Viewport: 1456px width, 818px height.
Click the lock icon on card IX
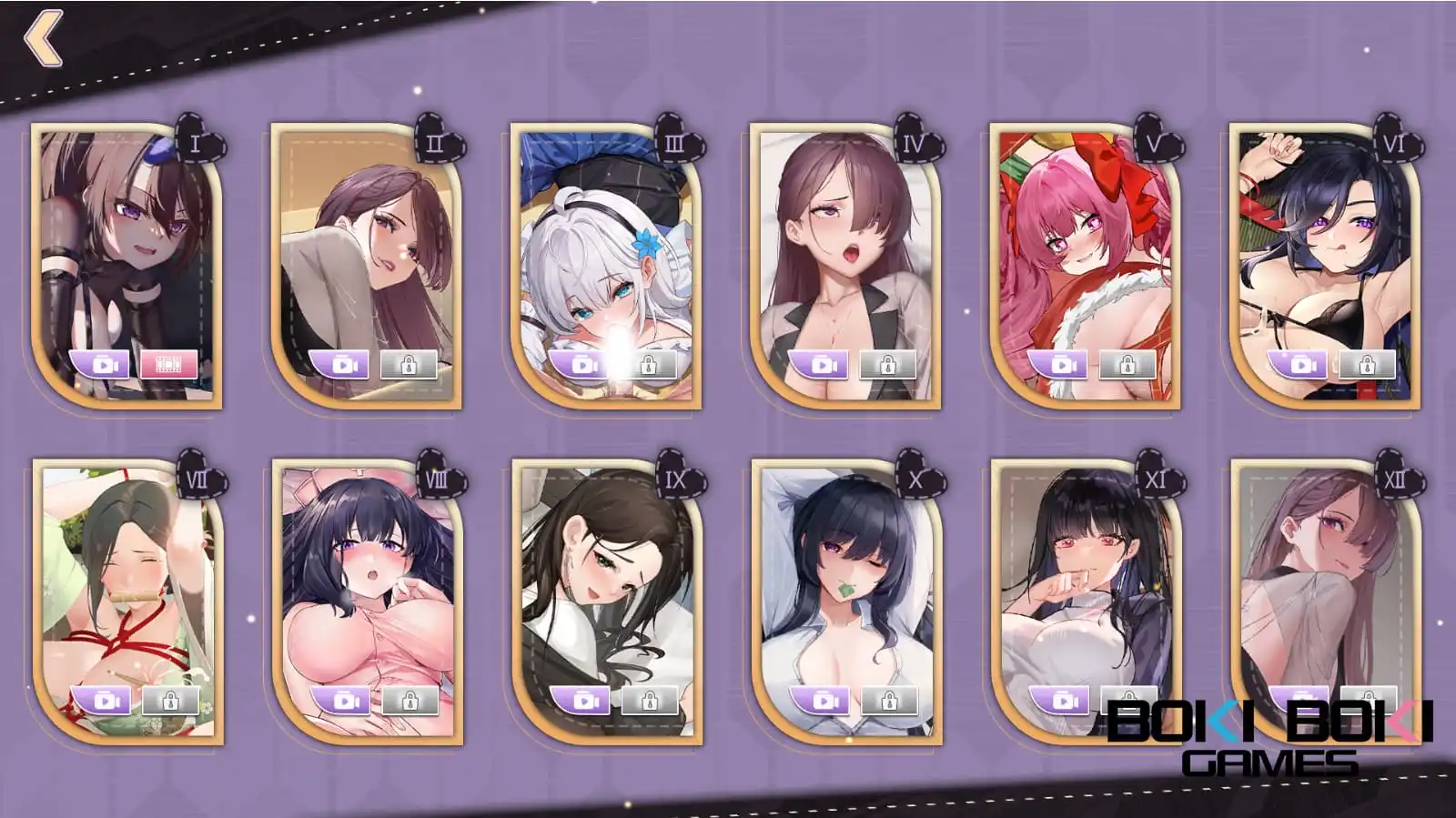click(649, 701)
